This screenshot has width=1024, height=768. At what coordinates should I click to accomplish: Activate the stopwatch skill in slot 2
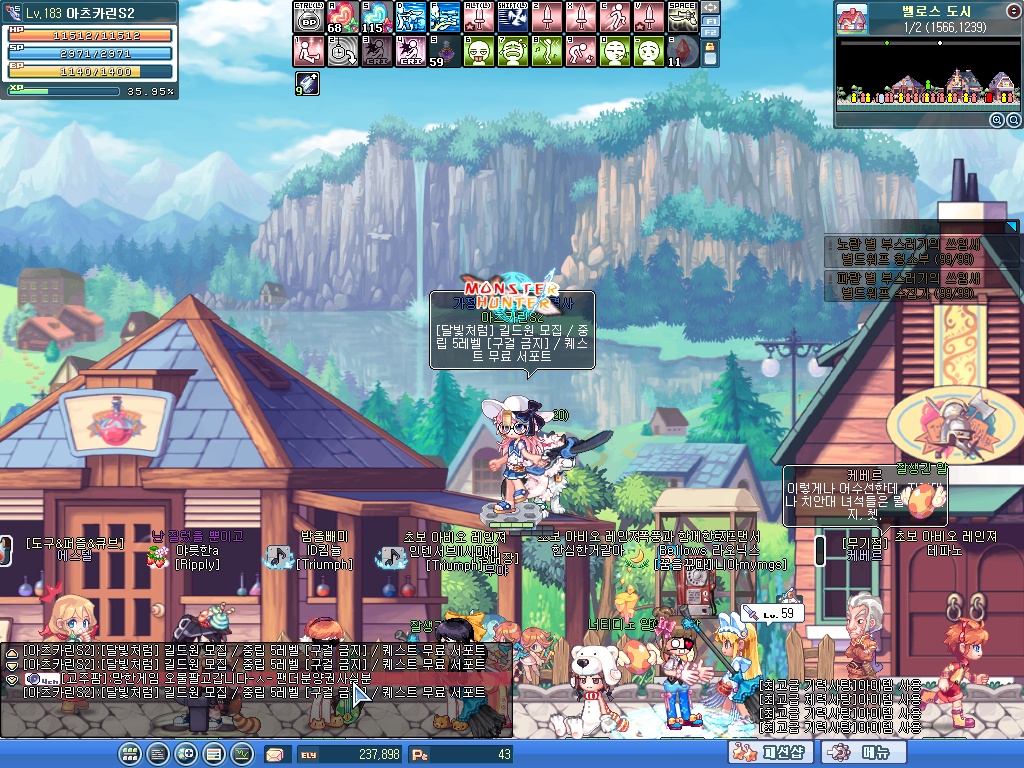342,51
